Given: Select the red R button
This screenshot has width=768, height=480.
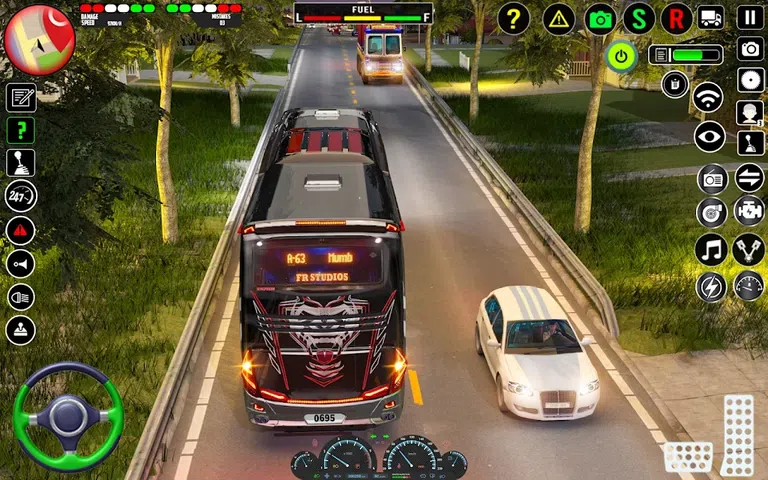Looking at the screenshot, I should pyautogui.click(x=677, y=18).
